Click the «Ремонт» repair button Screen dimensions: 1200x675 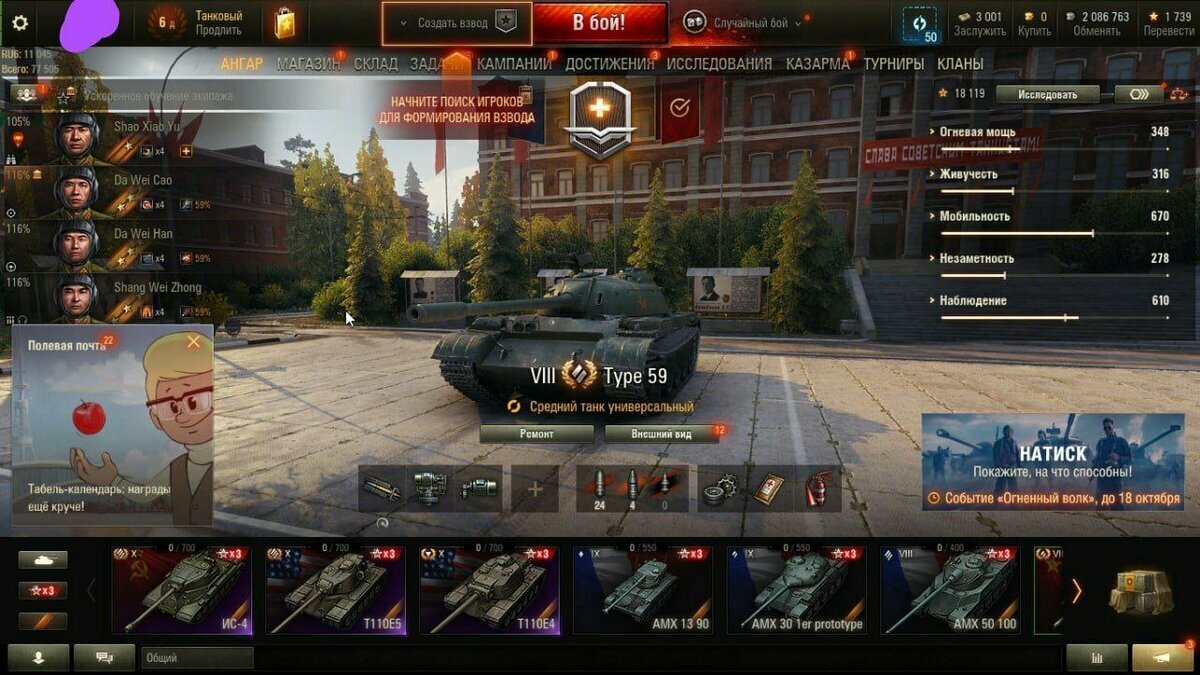pos(536,434)
